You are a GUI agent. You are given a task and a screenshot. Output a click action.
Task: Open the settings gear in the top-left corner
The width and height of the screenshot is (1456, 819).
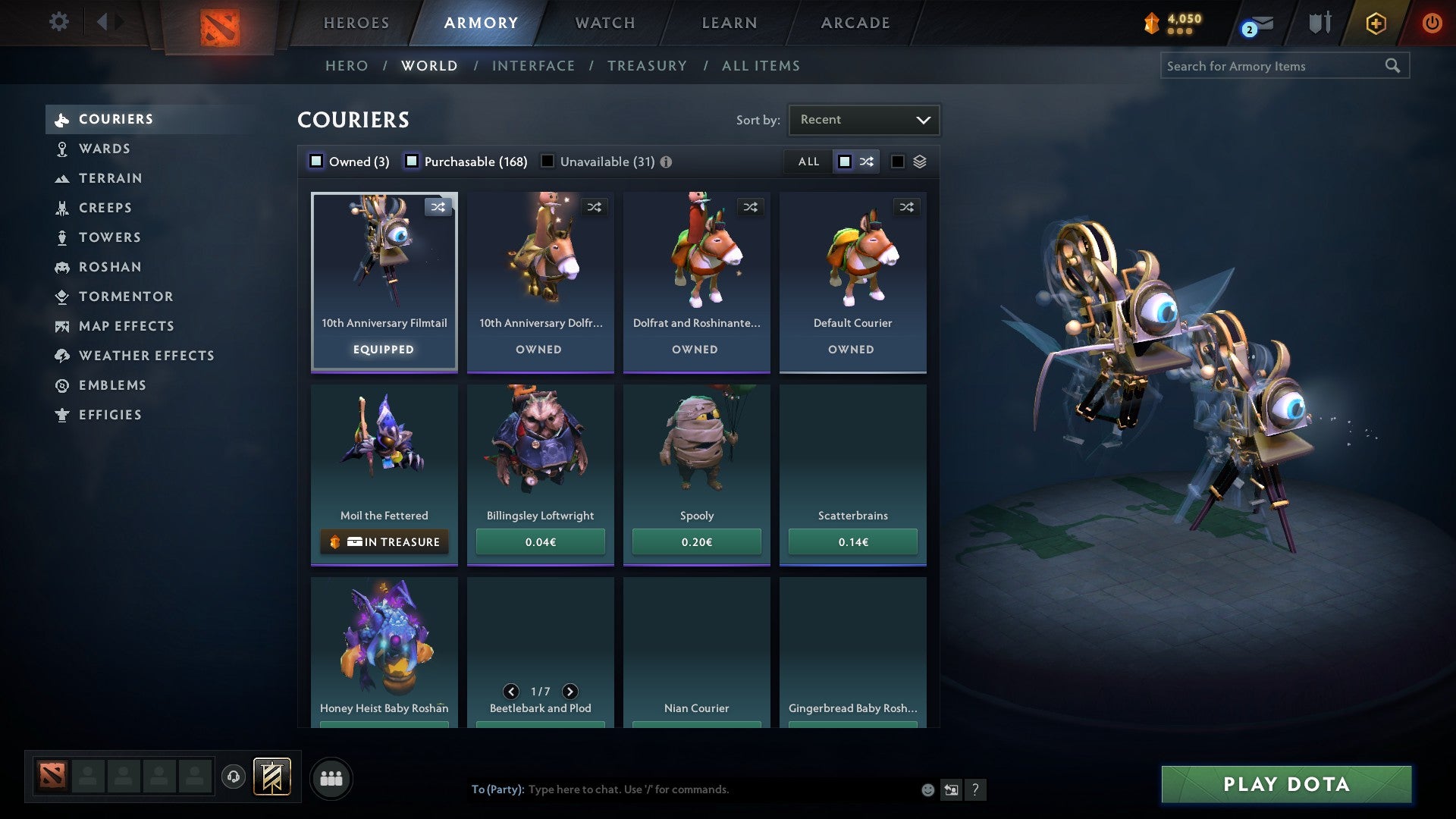58,22
